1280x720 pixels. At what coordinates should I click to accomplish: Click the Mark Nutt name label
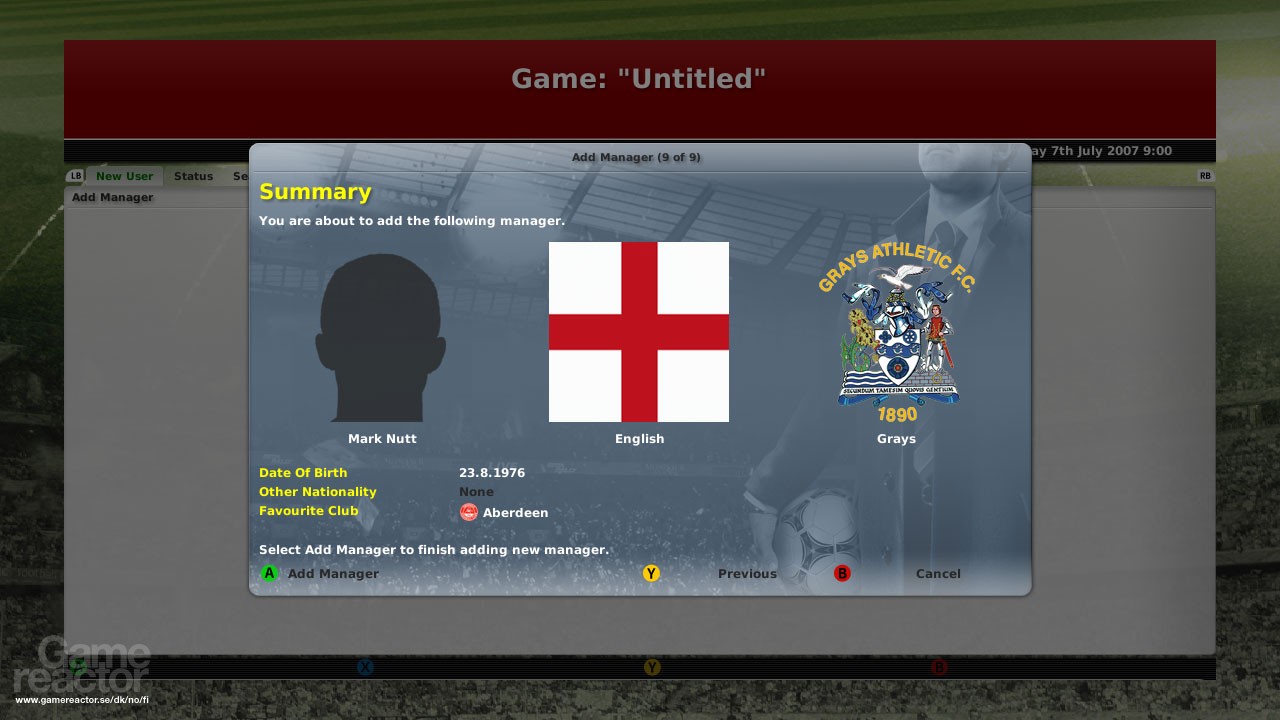[x=382, y=438]
